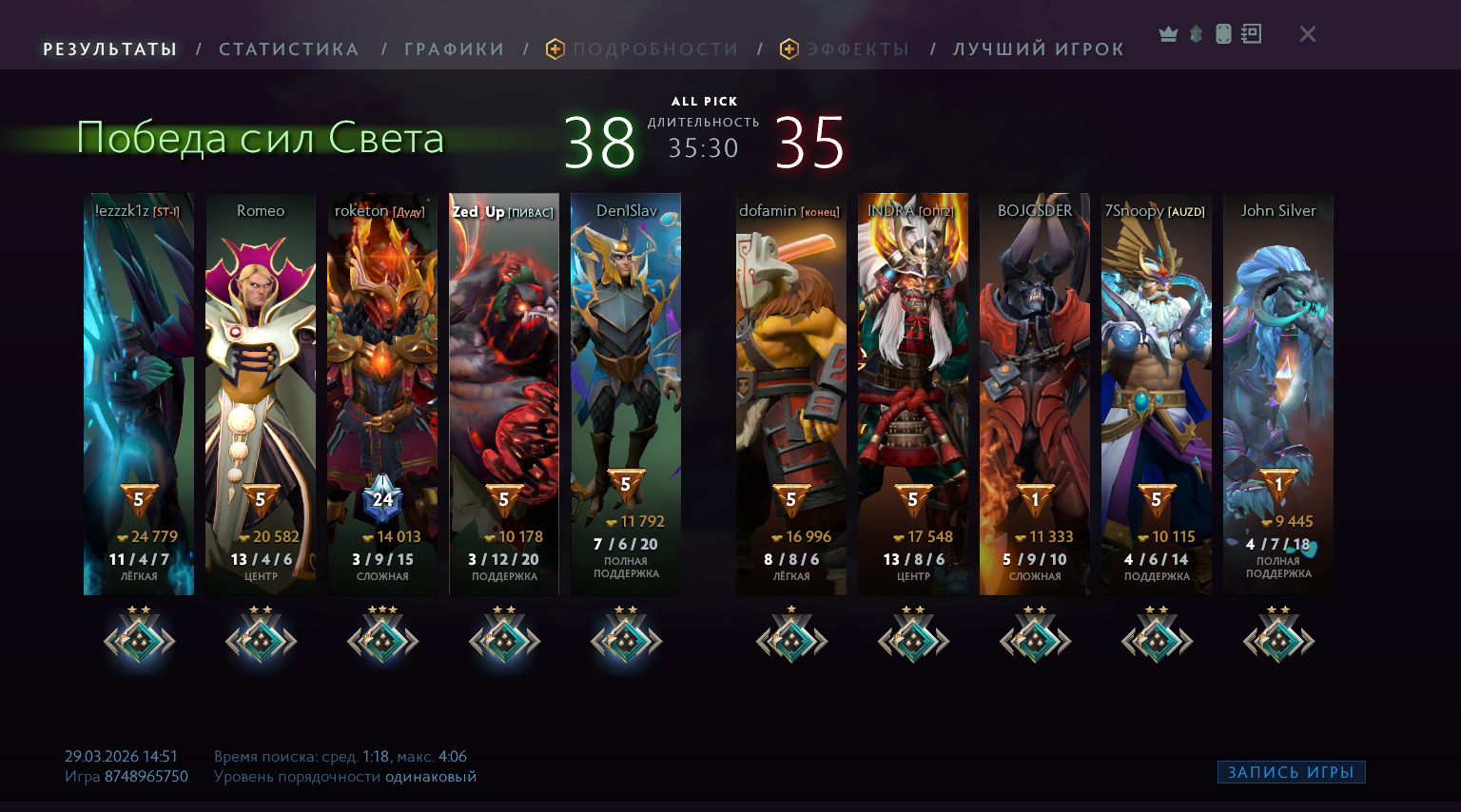Open the Графики tab
The image size is (1461, 812).
point(454,49)
